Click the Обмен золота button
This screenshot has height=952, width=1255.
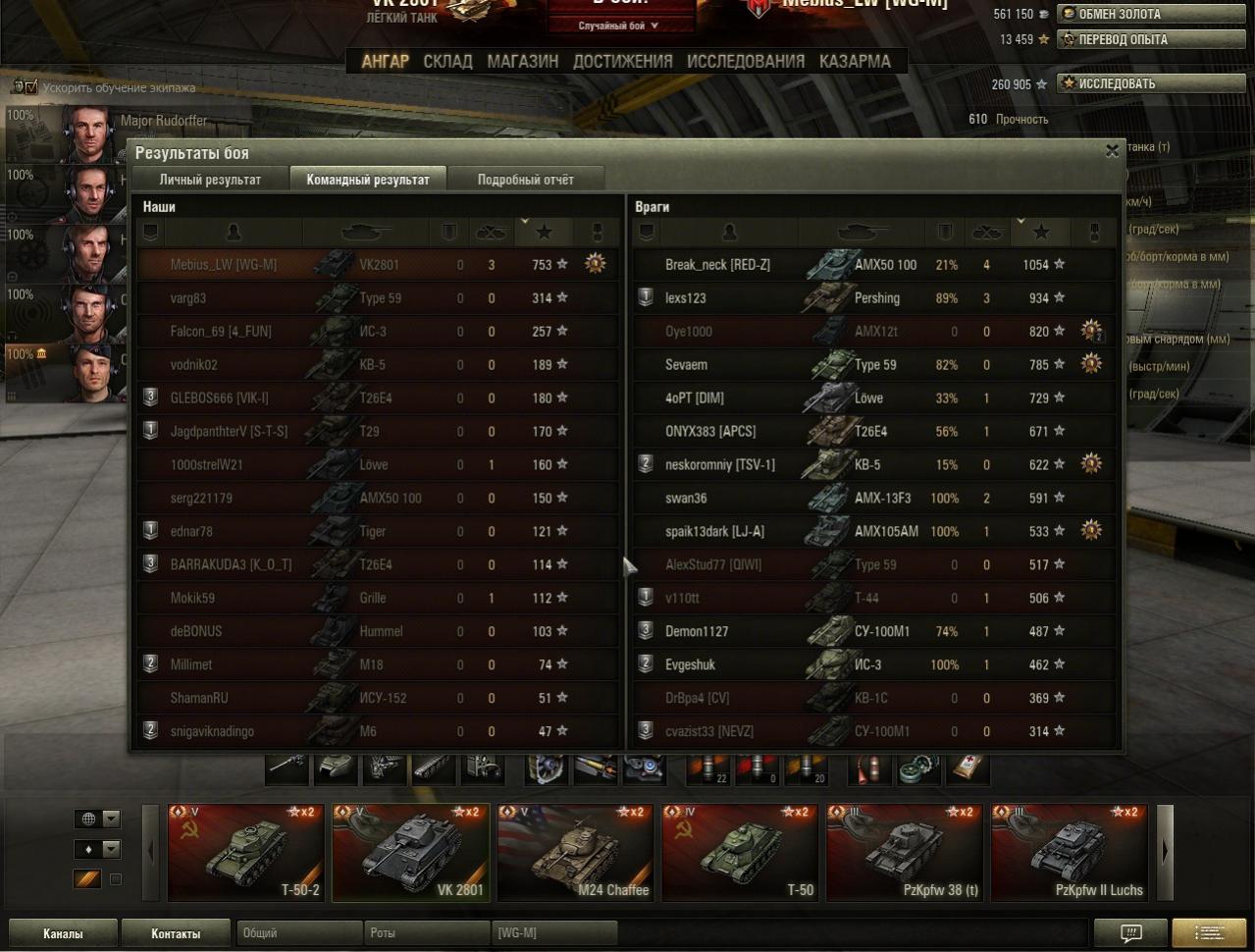pyautogui.click(x=1150, y=14)
